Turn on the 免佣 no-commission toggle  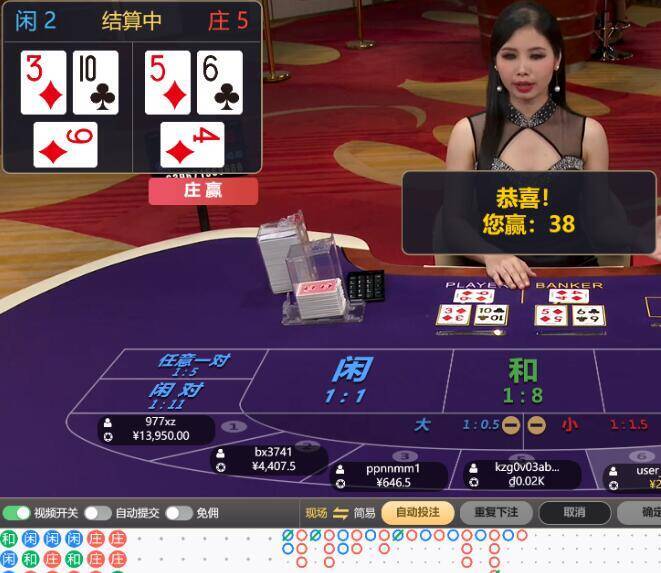[178, 513]
